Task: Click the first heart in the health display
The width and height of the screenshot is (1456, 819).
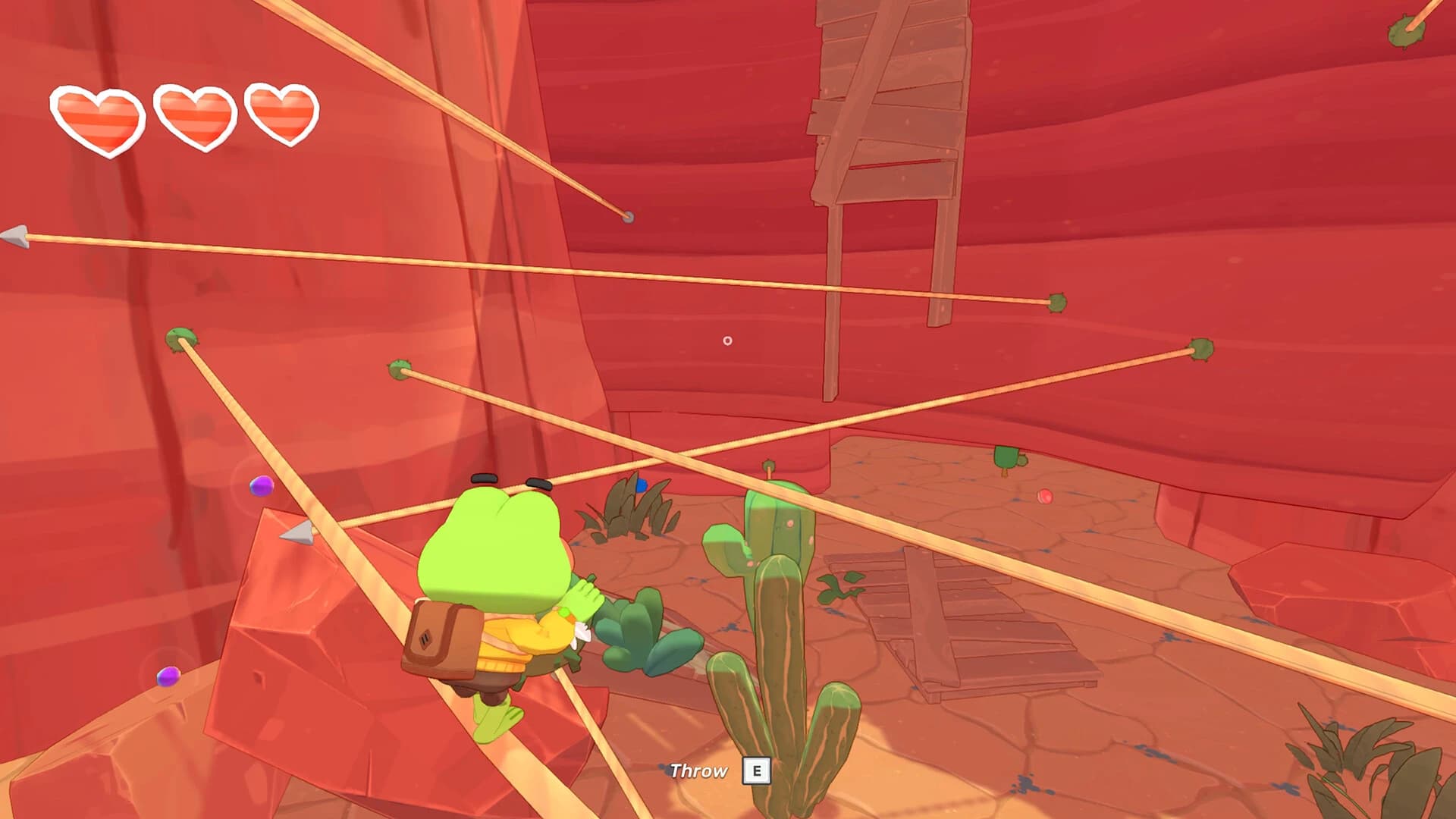Action: [x=99, y=118]
